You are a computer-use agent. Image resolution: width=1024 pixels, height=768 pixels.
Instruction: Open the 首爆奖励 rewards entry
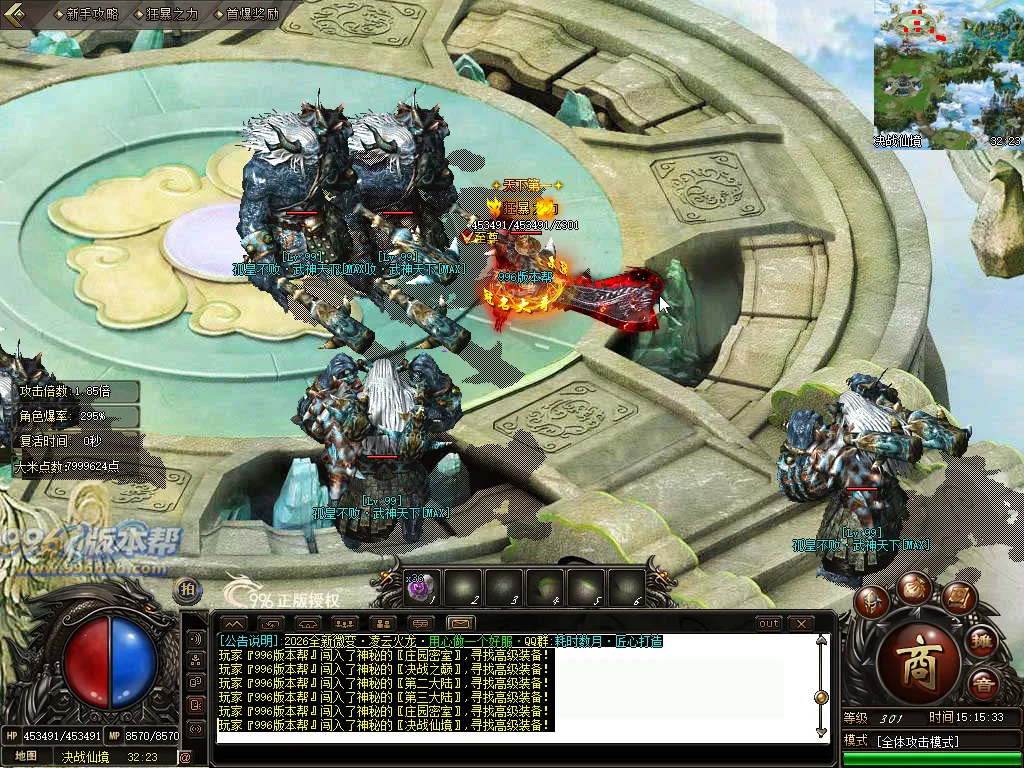pos(250,14)
